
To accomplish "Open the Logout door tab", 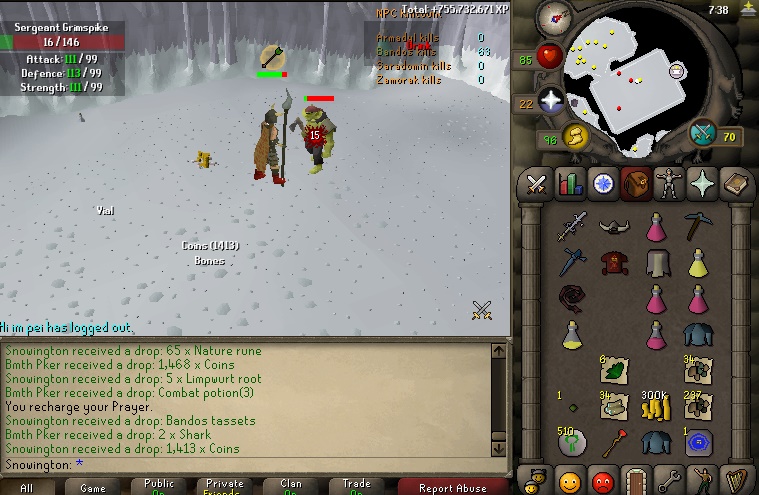I will tap(636, 479).
